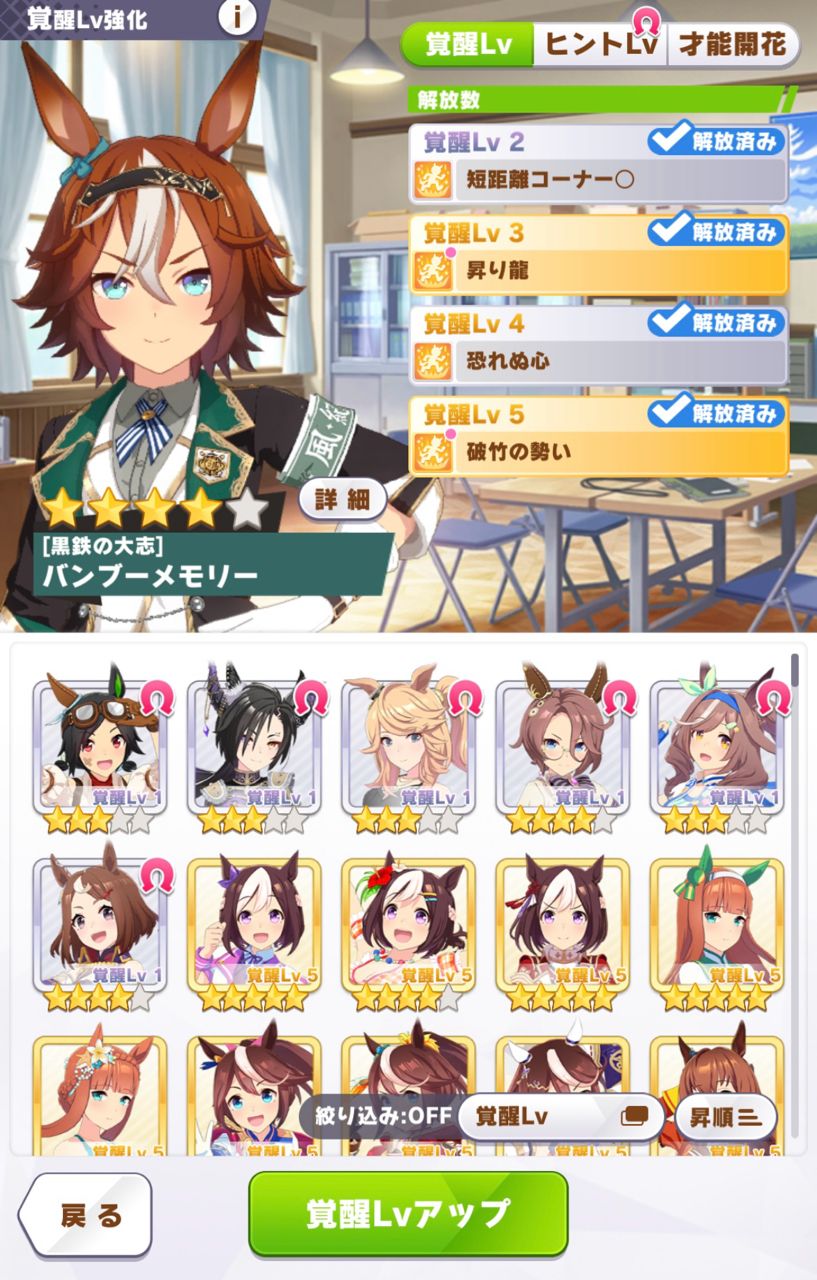The width and height of the screenshot is (817, 1280).
Task: Toggle the 昇順 sort order
Action: coord(725,1116)
